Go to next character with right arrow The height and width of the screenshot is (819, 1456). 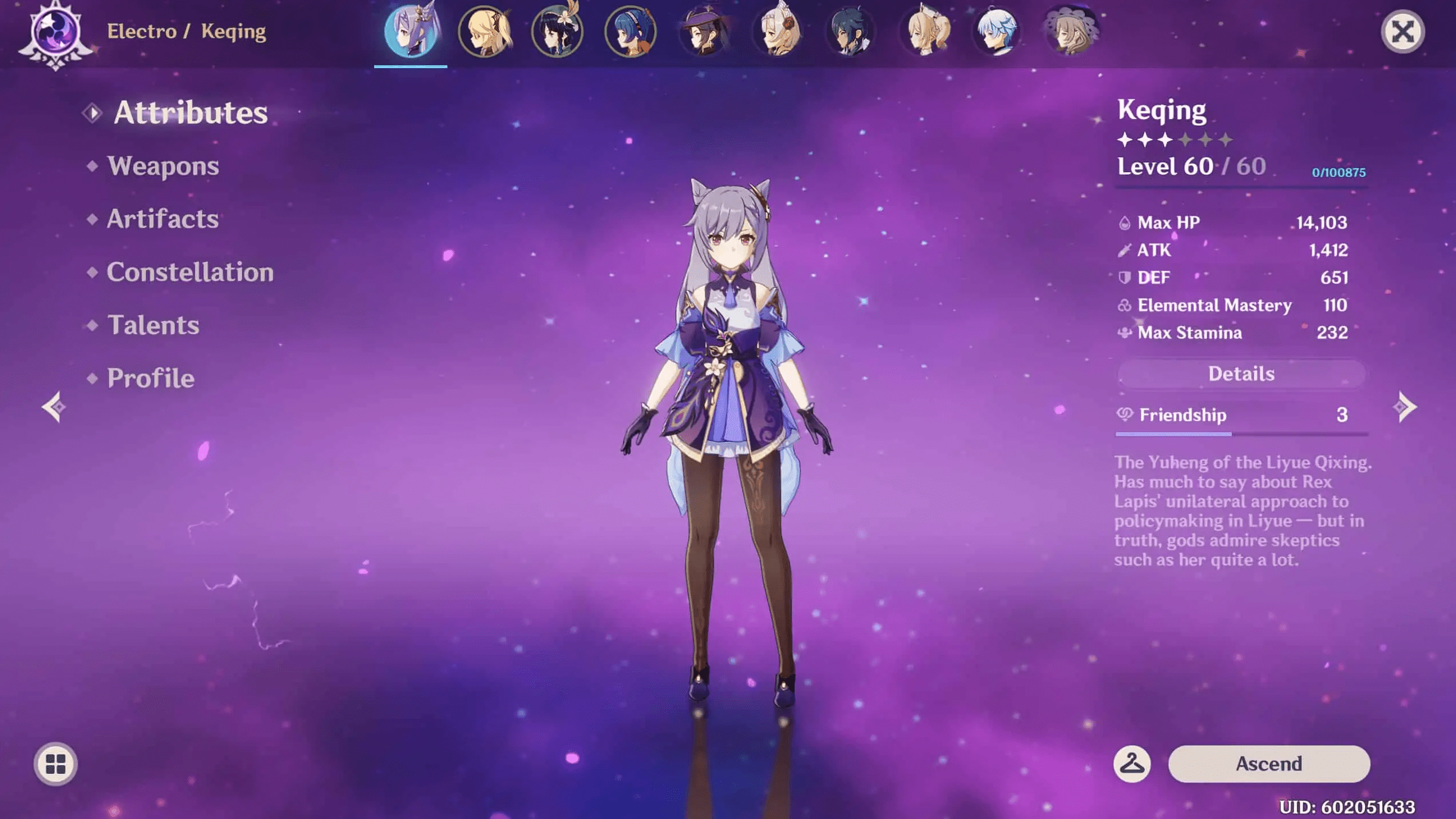pyautogui.click(x=1405, y=407)
